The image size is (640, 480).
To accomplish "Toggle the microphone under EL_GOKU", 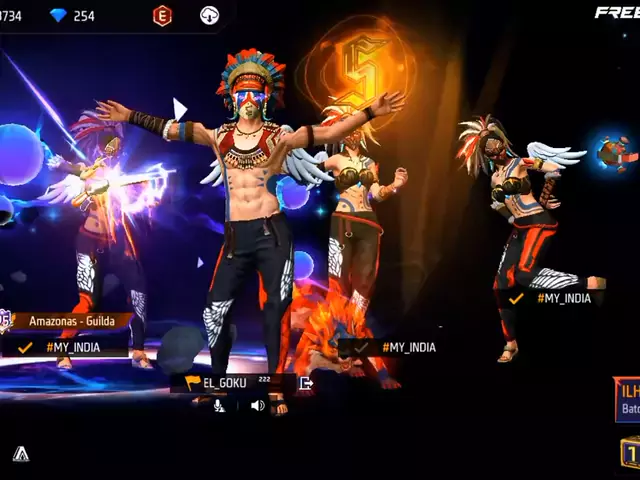I will click(219, 405).
